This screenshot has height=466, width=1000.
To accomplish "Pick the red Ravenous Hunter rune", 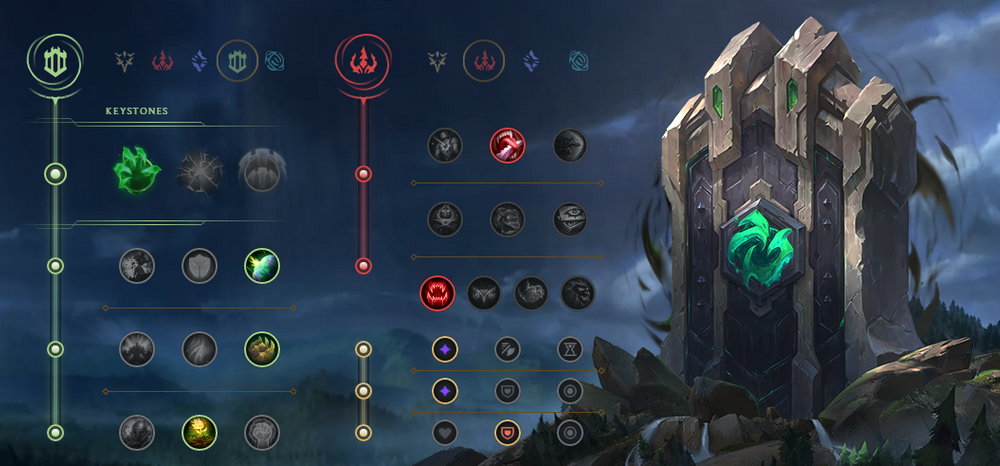I will [x=437, y=292].
